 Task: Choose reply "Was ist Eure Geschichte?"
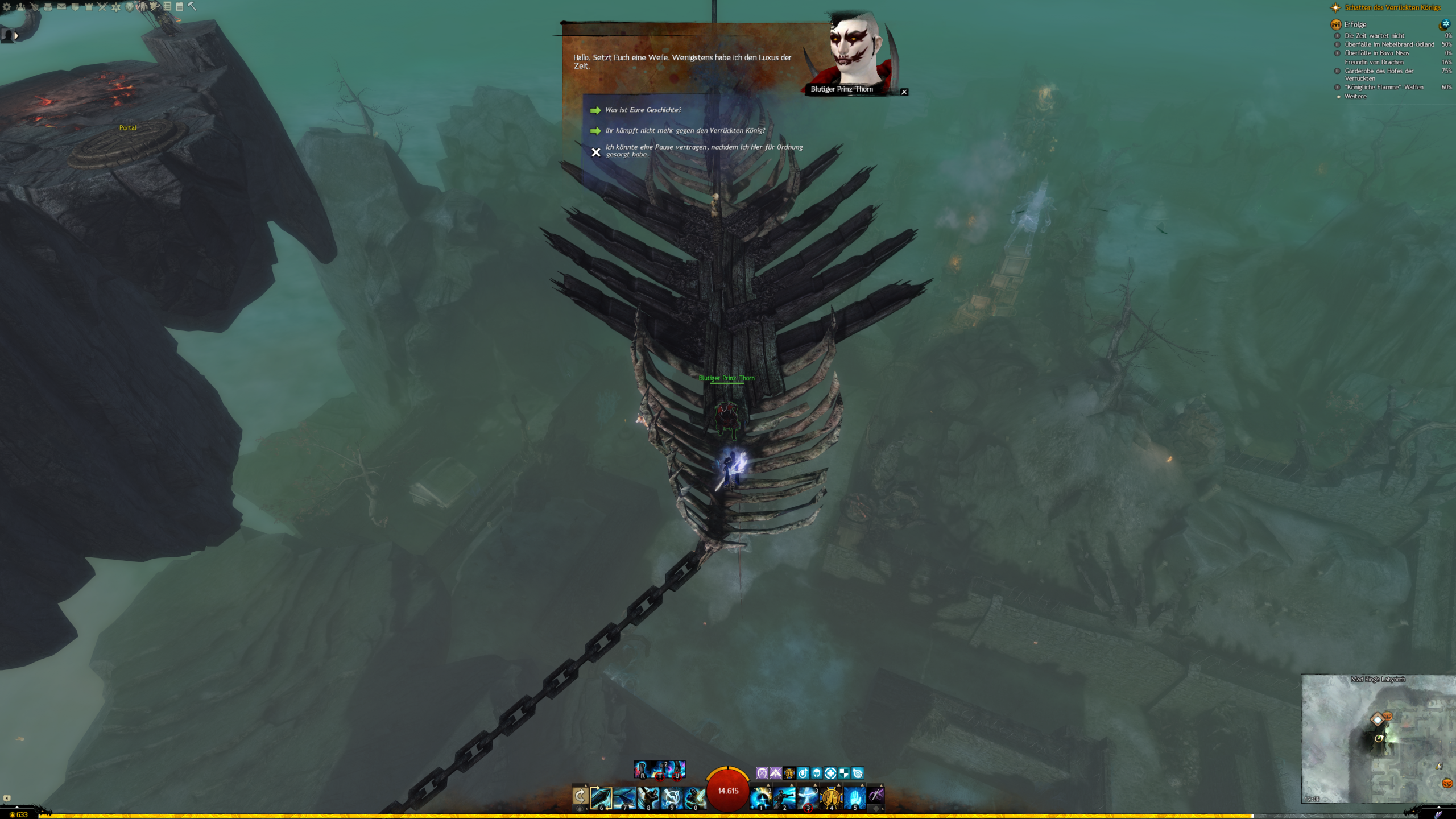[x=643, y=110]
